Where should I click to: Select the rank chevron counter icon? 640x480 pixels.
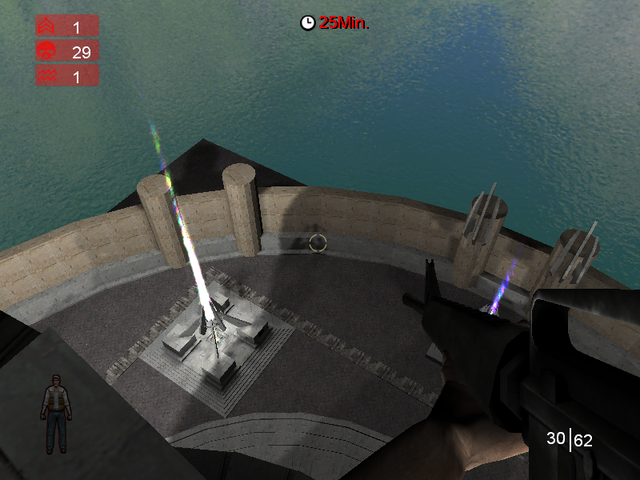[46, 27]
